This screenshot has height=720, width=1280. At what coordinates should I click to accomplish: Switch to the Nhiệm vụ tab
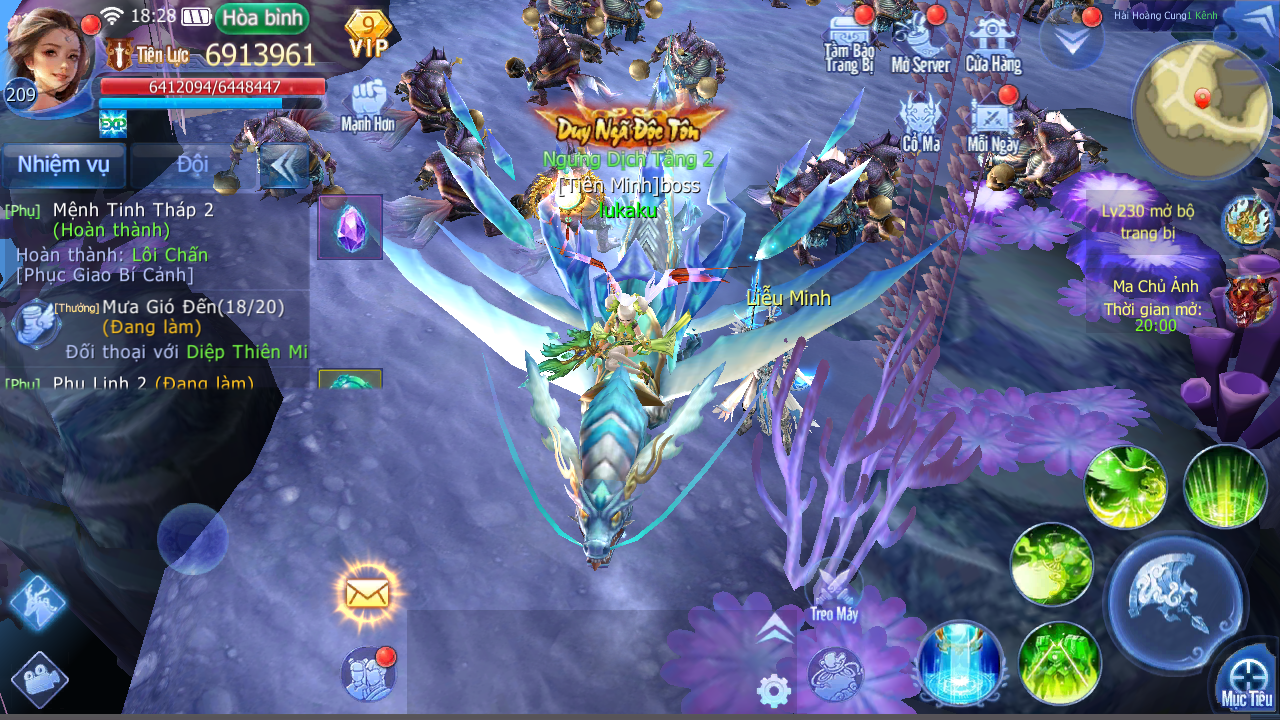[64, 165]
